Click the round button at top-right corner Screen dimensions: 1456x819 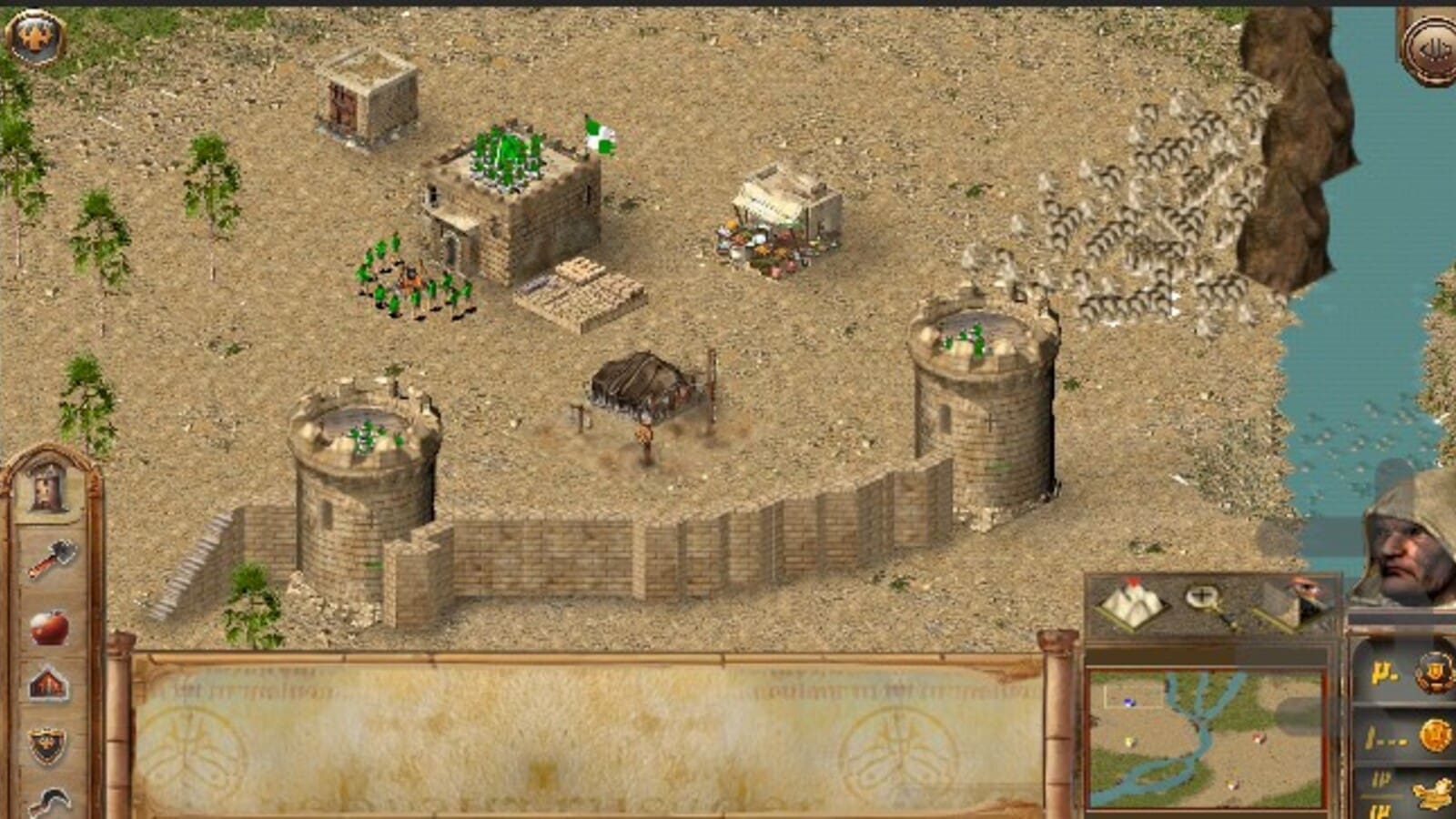pos(1431,48)
